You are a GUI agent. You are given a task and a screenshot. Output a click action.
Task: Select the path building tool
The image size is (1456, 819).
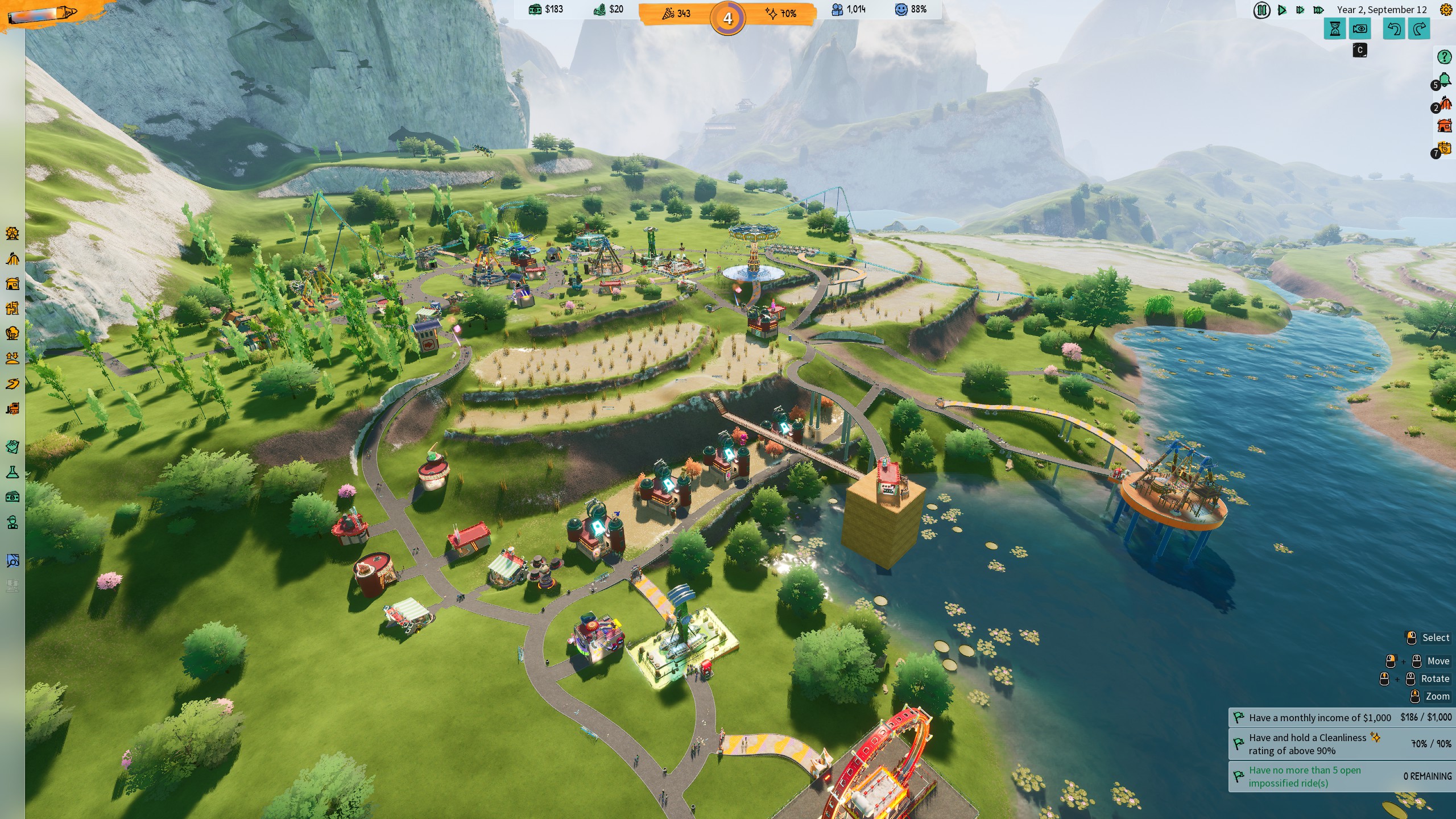(x=13, y=384)
